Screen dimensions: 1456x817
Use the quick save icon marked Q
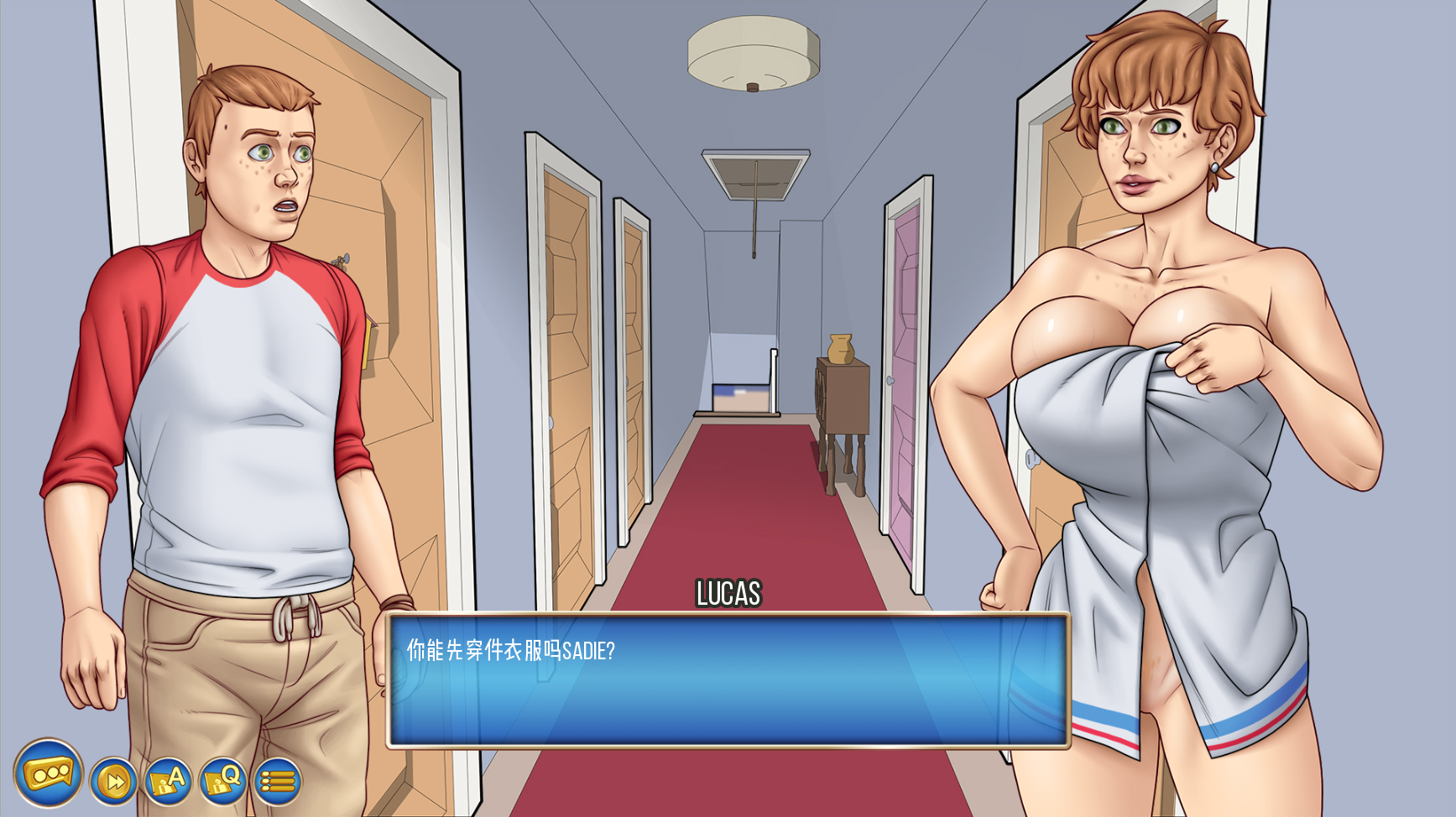click(222, 782)
